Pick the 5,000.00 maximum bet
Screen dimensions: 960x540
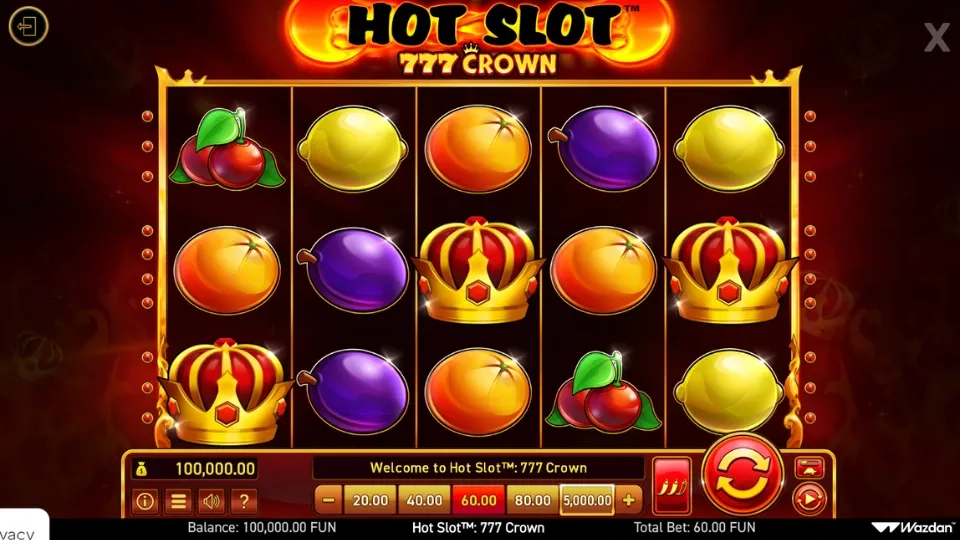pyautogui.click(x=587, y=499)
